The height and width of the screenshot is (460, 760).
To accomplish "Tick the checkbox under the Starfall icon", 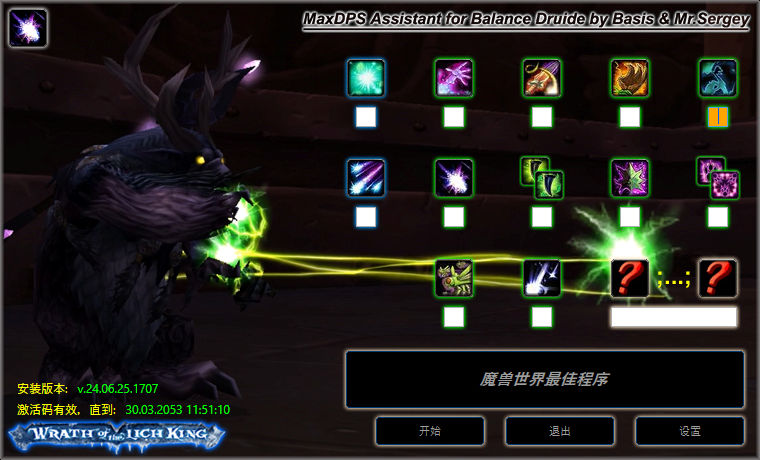I will click(366, 217).
